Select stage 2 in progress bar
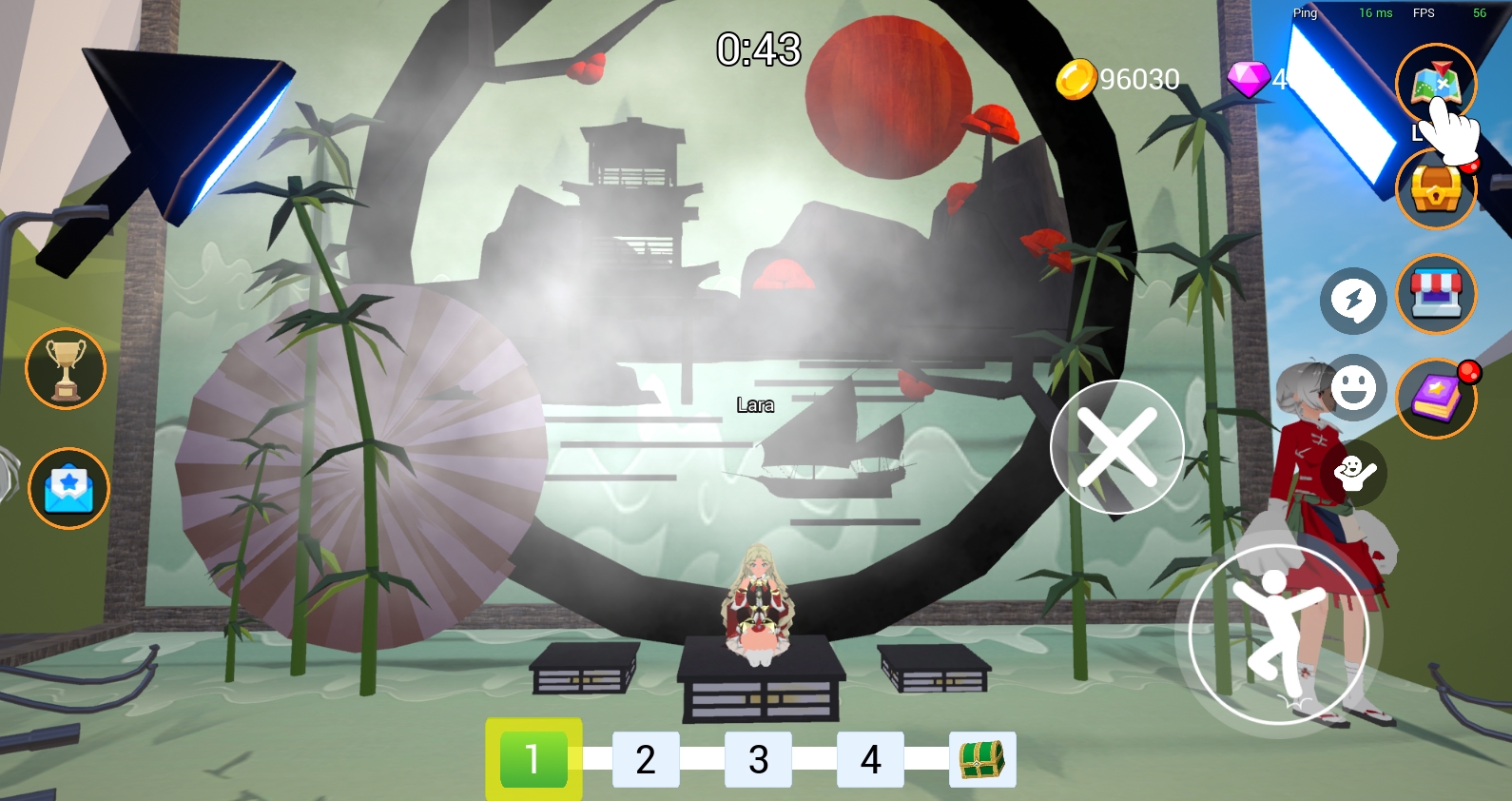 coord(646,759)
